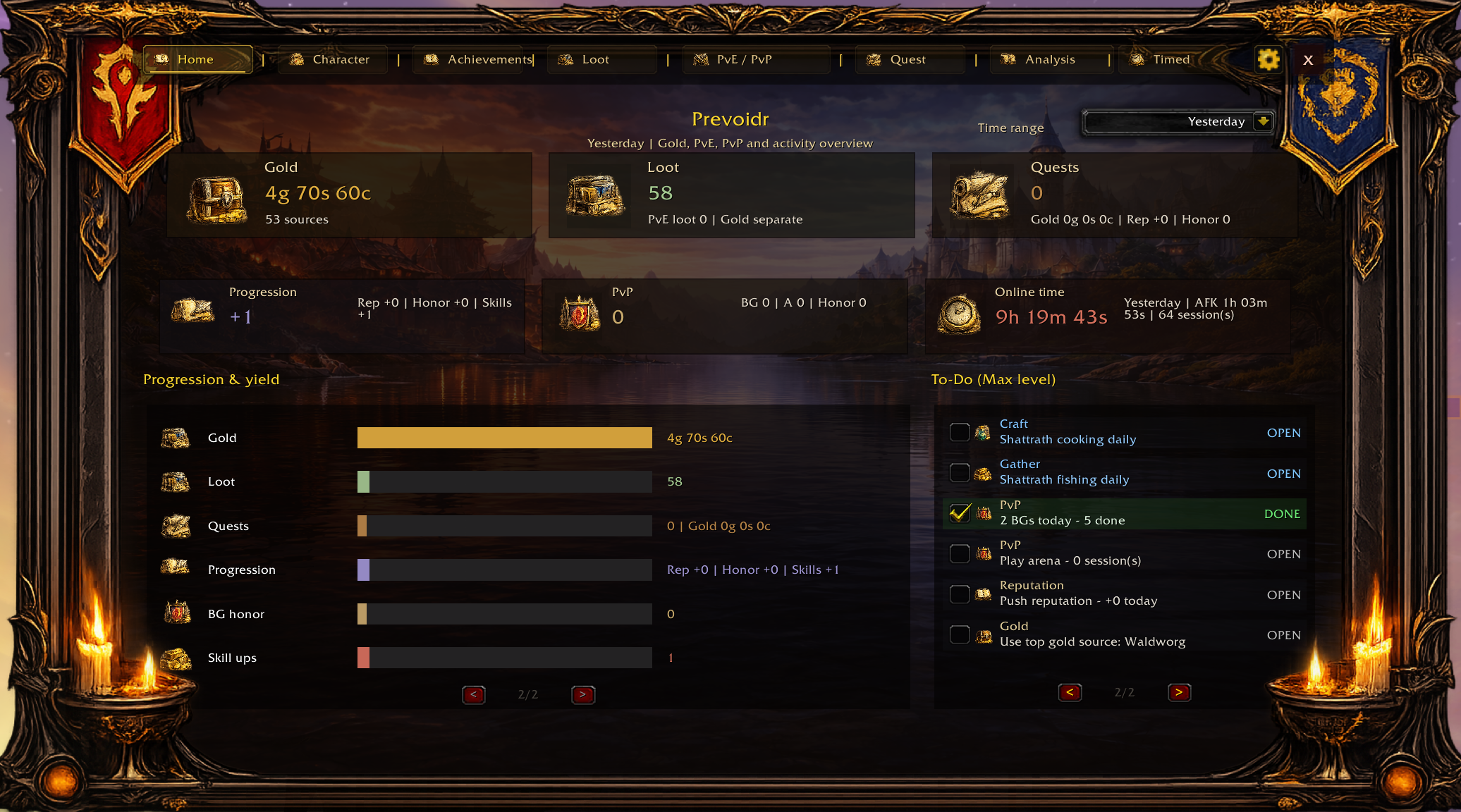Select the PvE / PvP tab

755,60
